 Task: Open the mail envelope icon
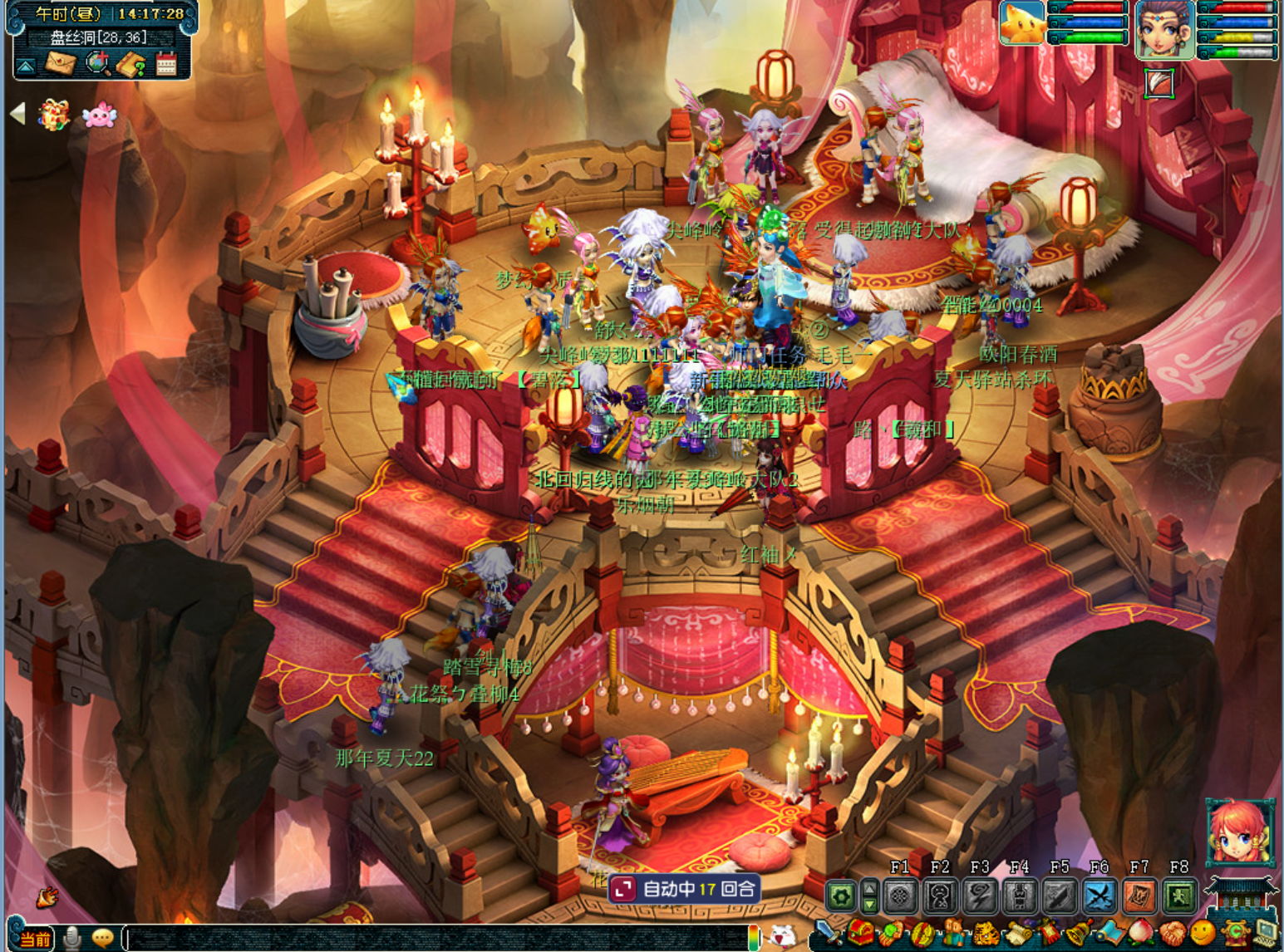pos(60,63)
